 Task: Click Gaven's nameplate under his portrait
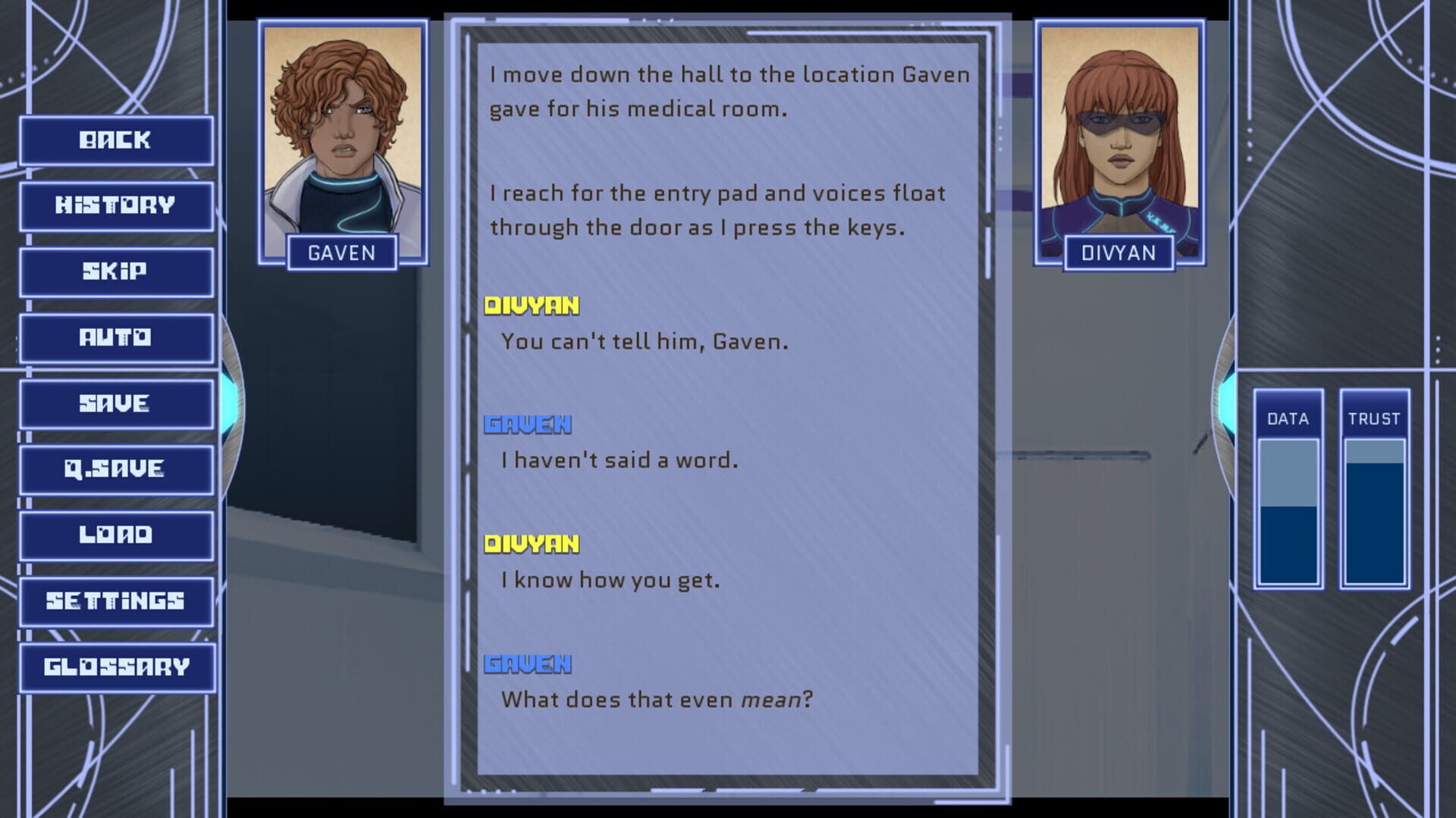(343, 253)
